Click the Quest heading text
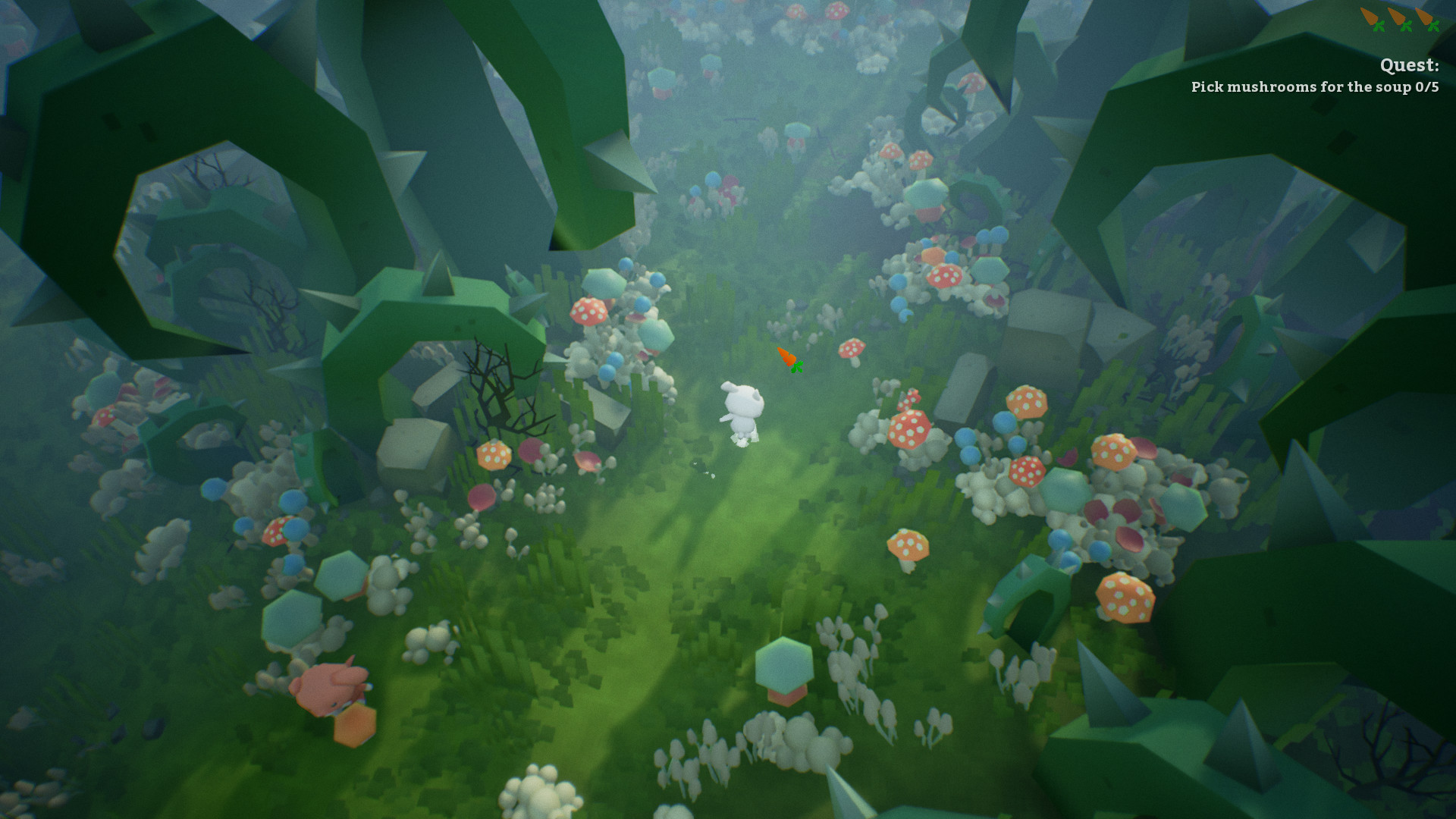Image resolution: width=1456 pixels, height=819 pixels. 1410,66
